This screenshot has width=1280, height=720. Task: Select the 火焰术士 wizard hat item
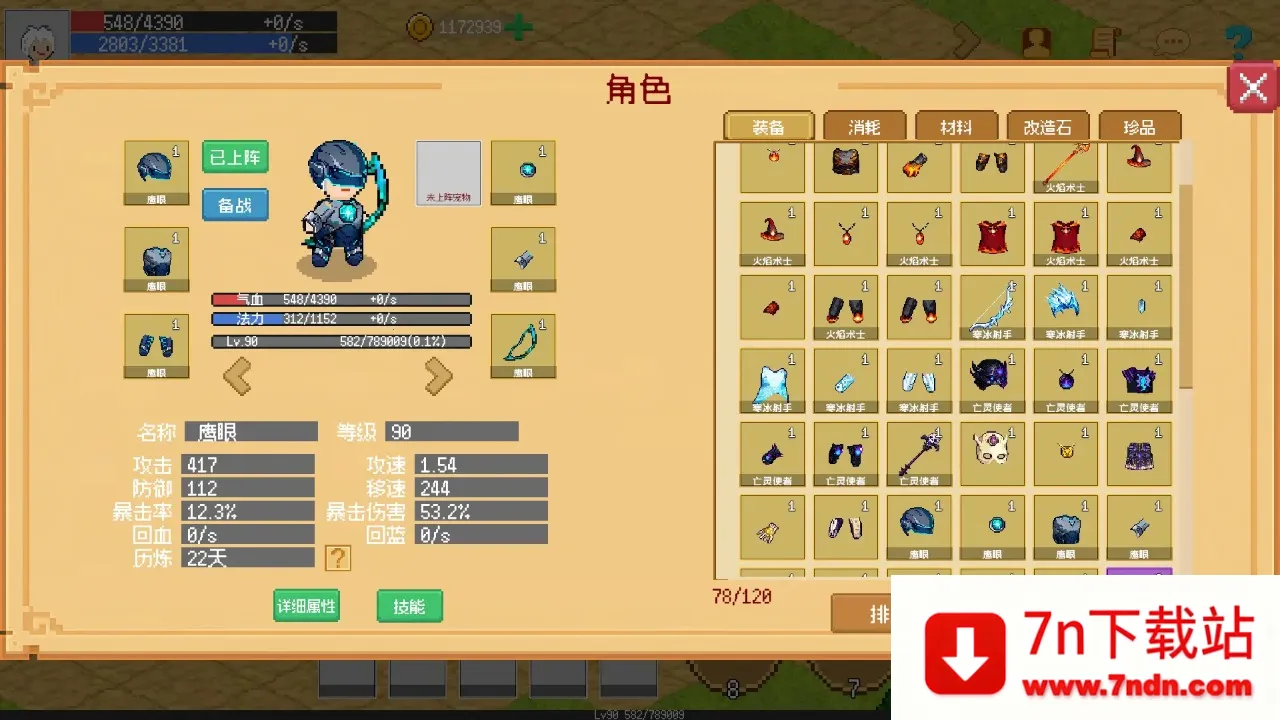point(772,230)
